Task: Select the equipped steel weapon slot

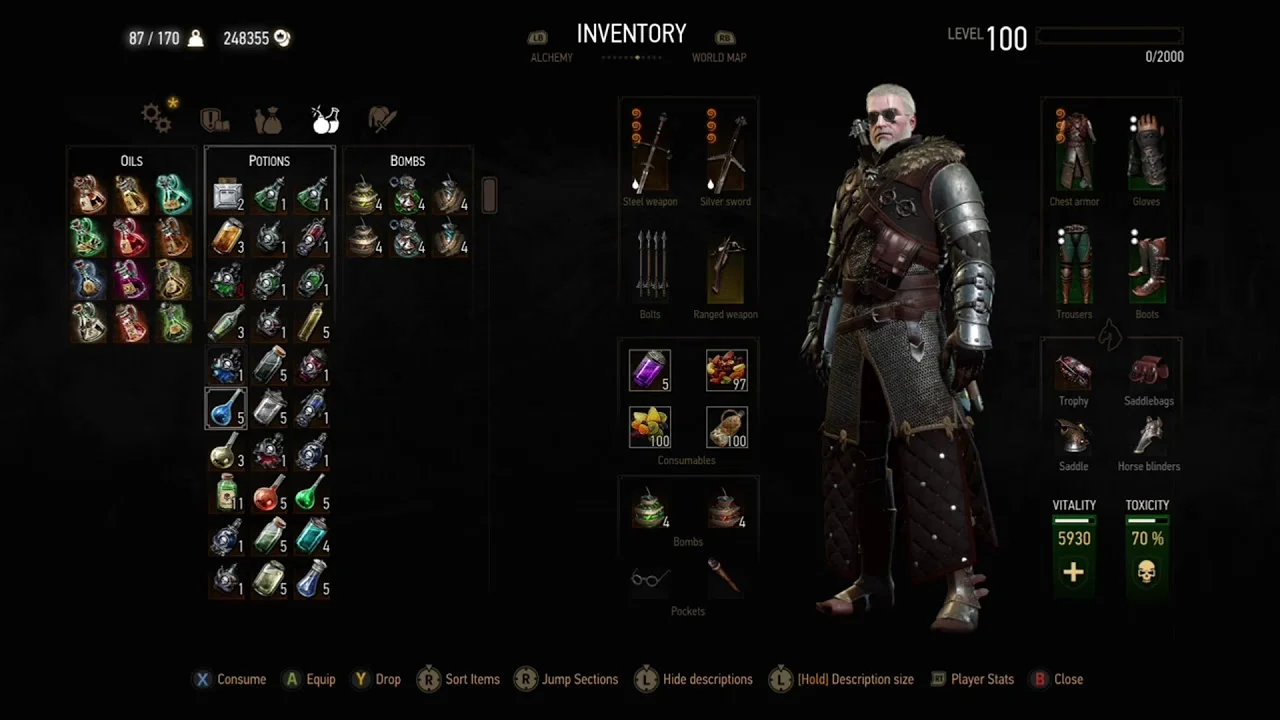Action: (x=650, y=152)
